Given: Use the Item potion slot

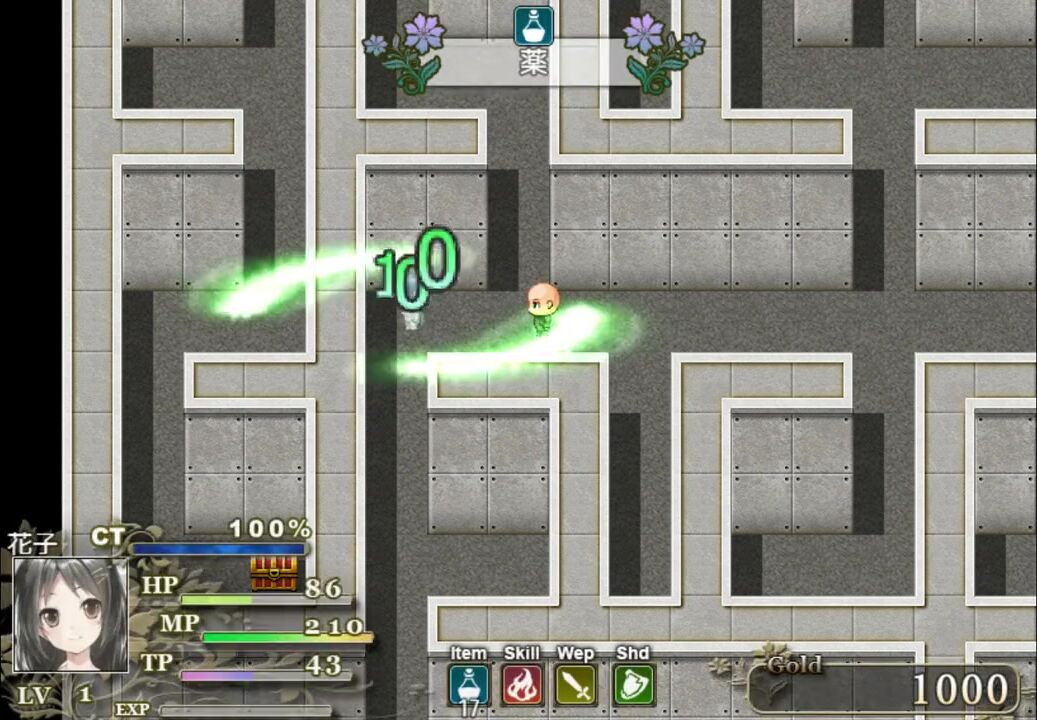Looking at the screenshot, I should tap(469, 685).
